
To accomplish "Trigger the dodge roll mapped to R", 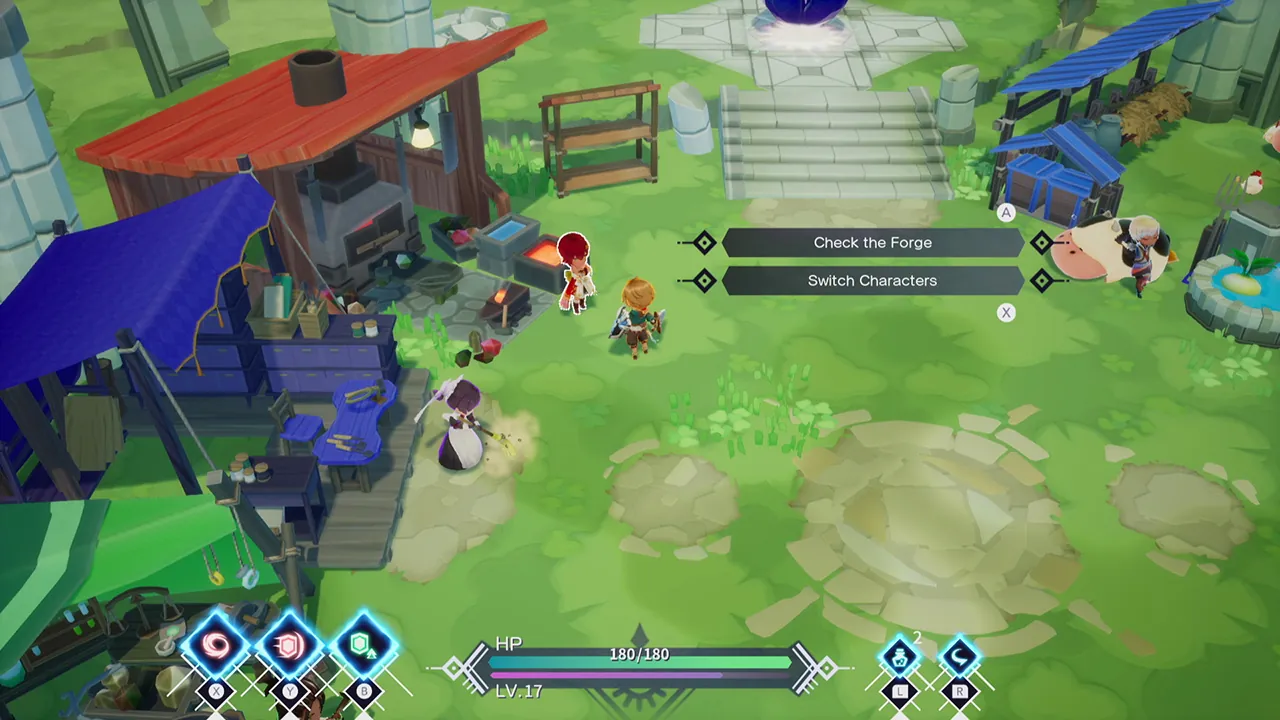I will pyautogui.click(x=960, y=655).
